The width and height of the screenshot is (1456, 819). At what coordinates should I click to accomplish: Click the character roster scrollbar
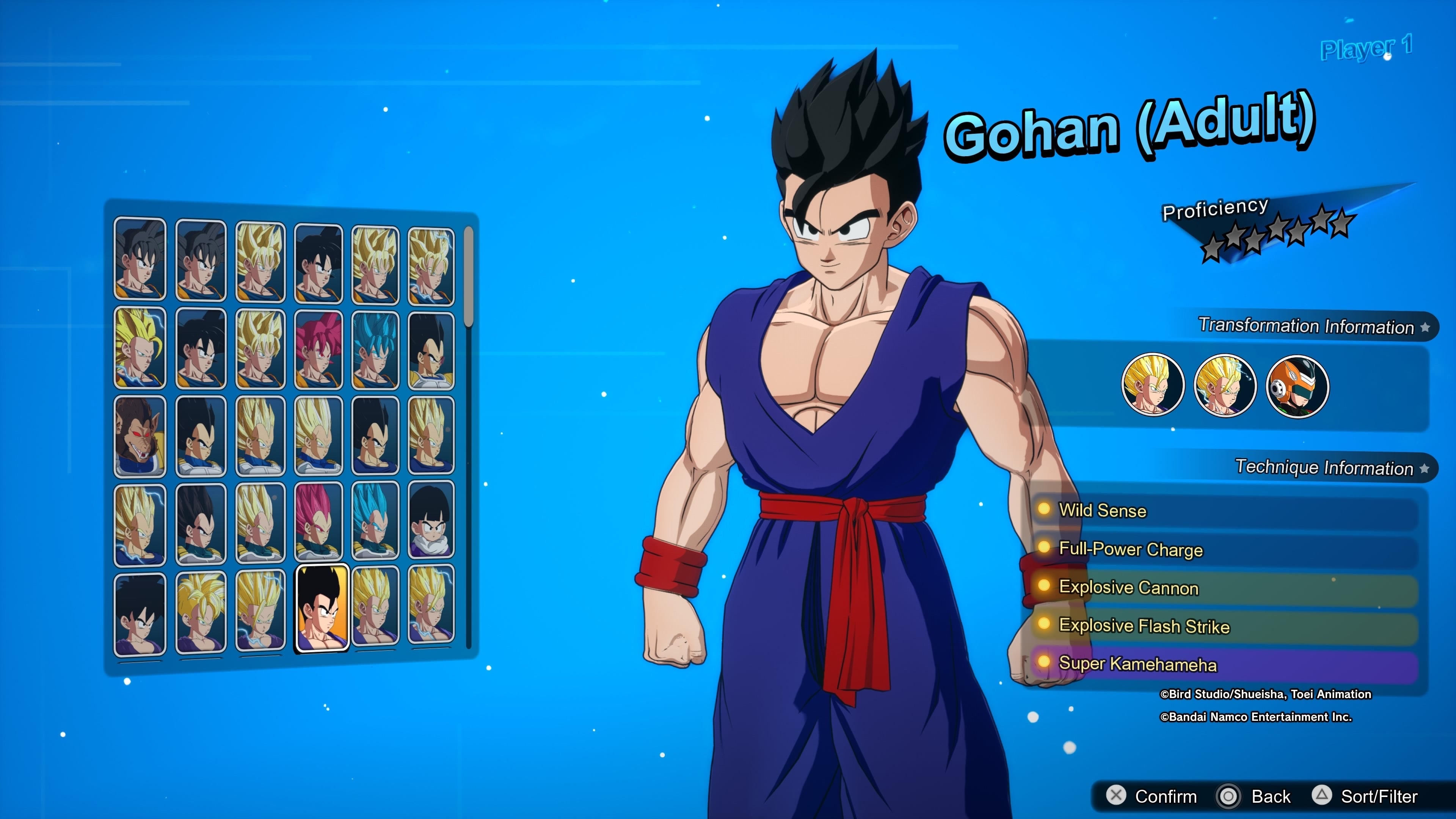468,277
